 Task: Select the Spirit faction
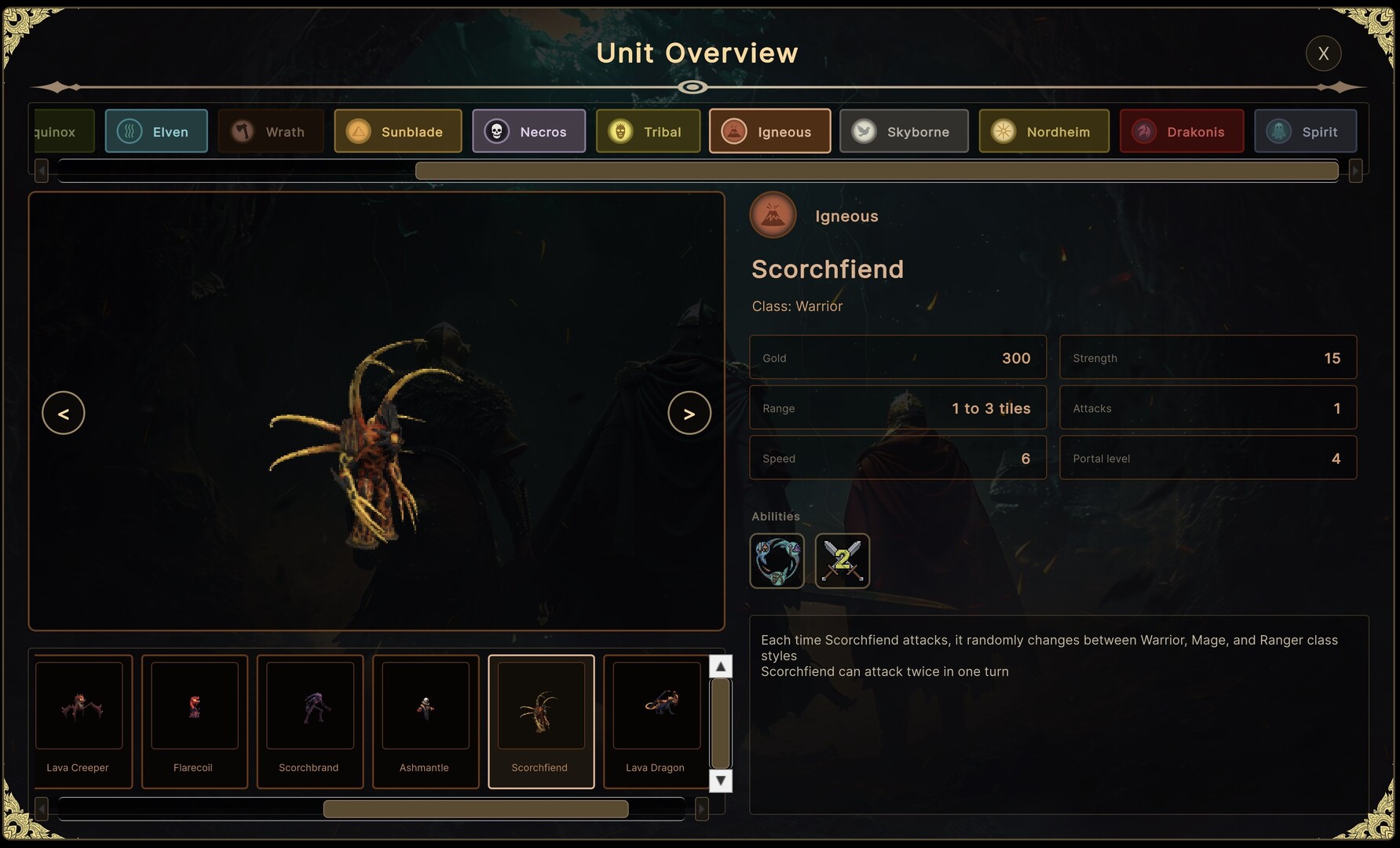click(1306, 131)
